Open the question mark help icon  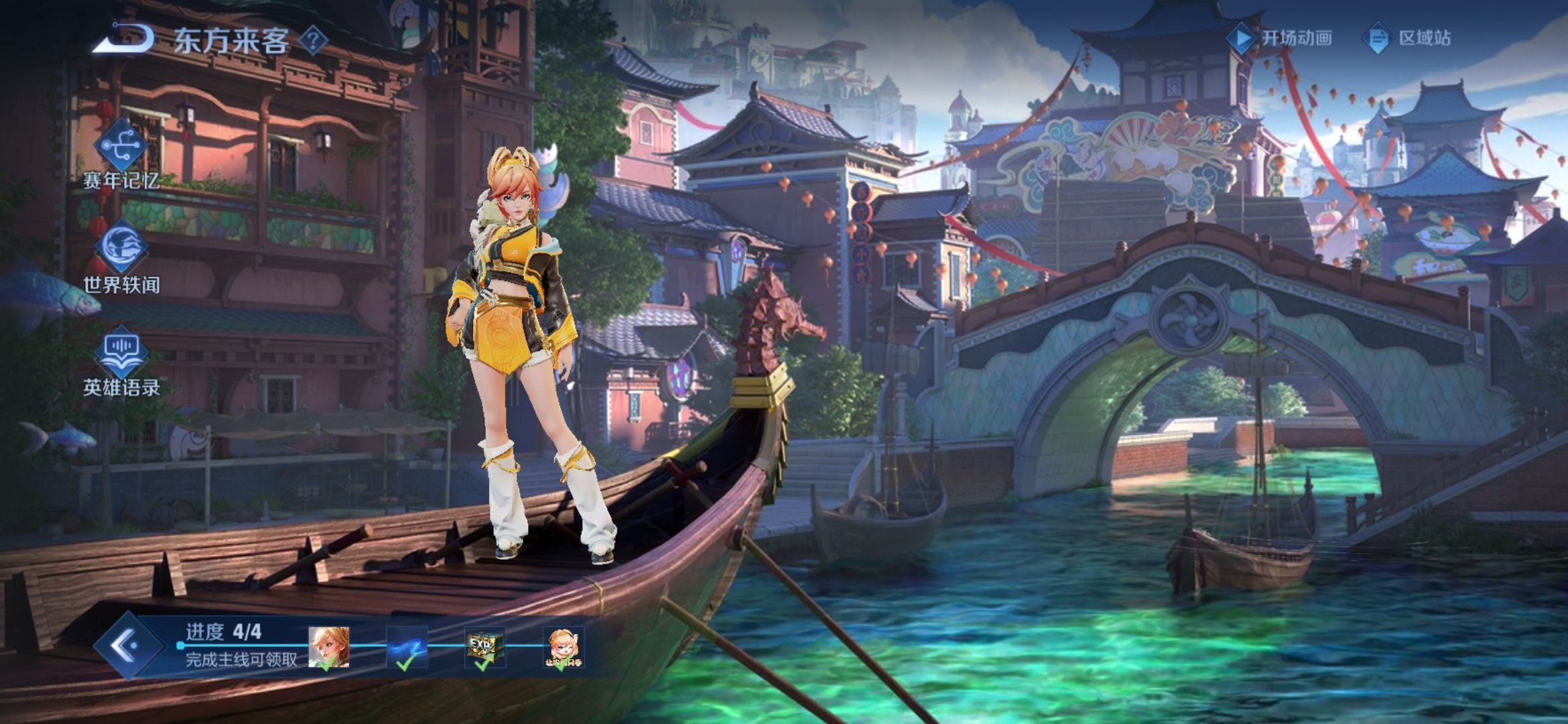[312, 40]
